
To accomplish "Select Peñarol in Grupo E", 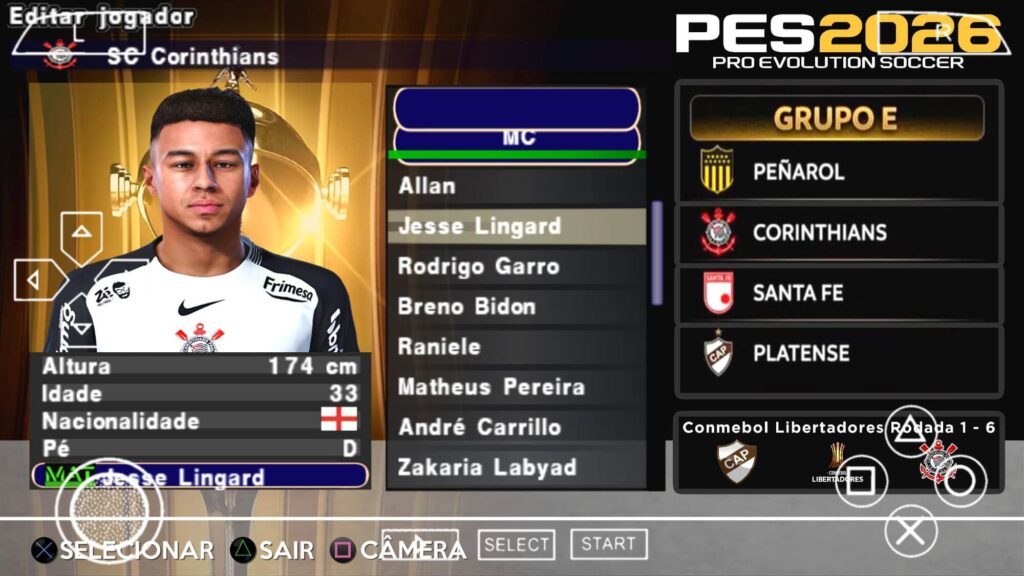I will tap(838, 172).
